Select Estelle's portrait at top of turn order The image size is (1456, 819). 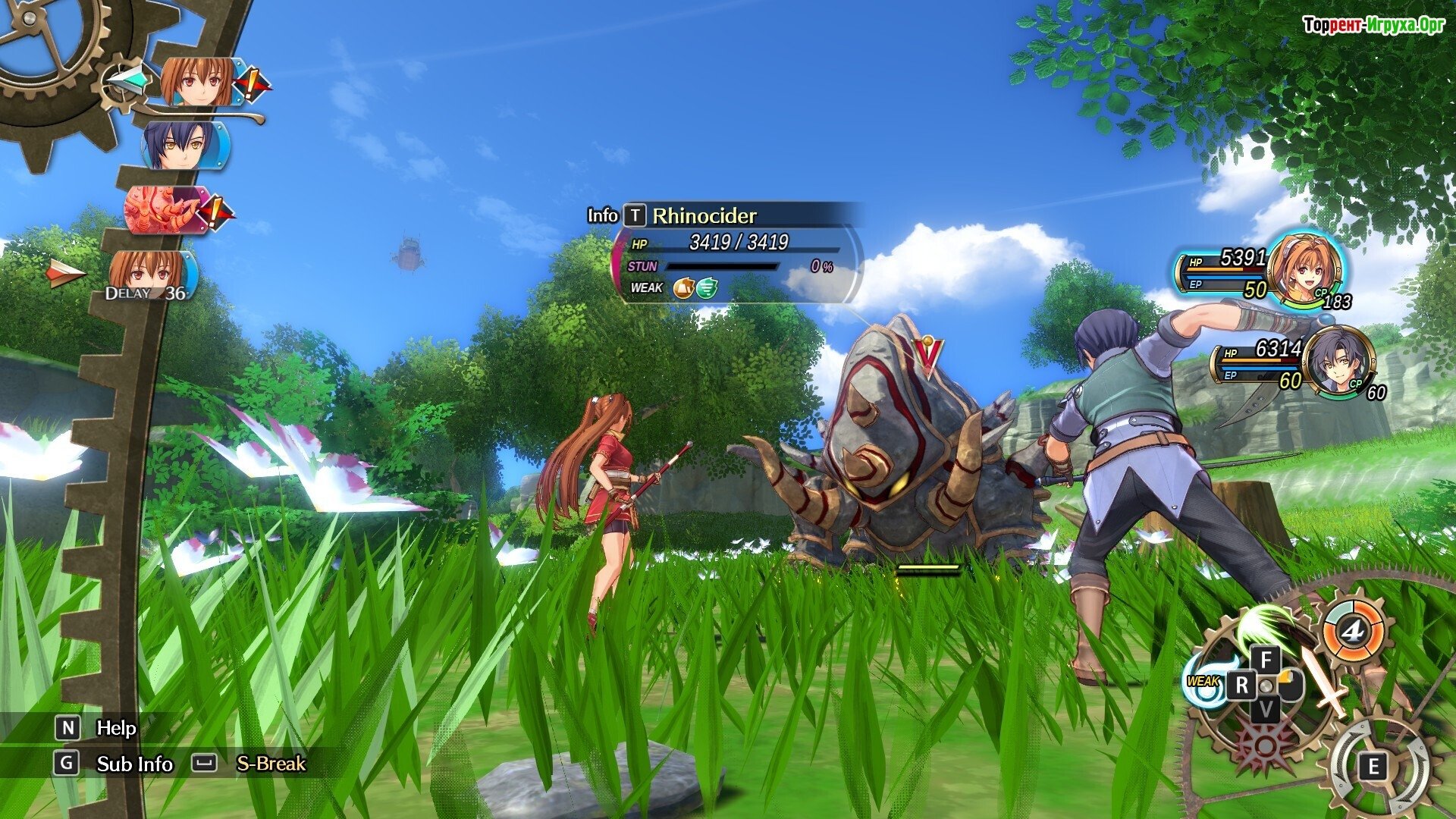point(197,81)
